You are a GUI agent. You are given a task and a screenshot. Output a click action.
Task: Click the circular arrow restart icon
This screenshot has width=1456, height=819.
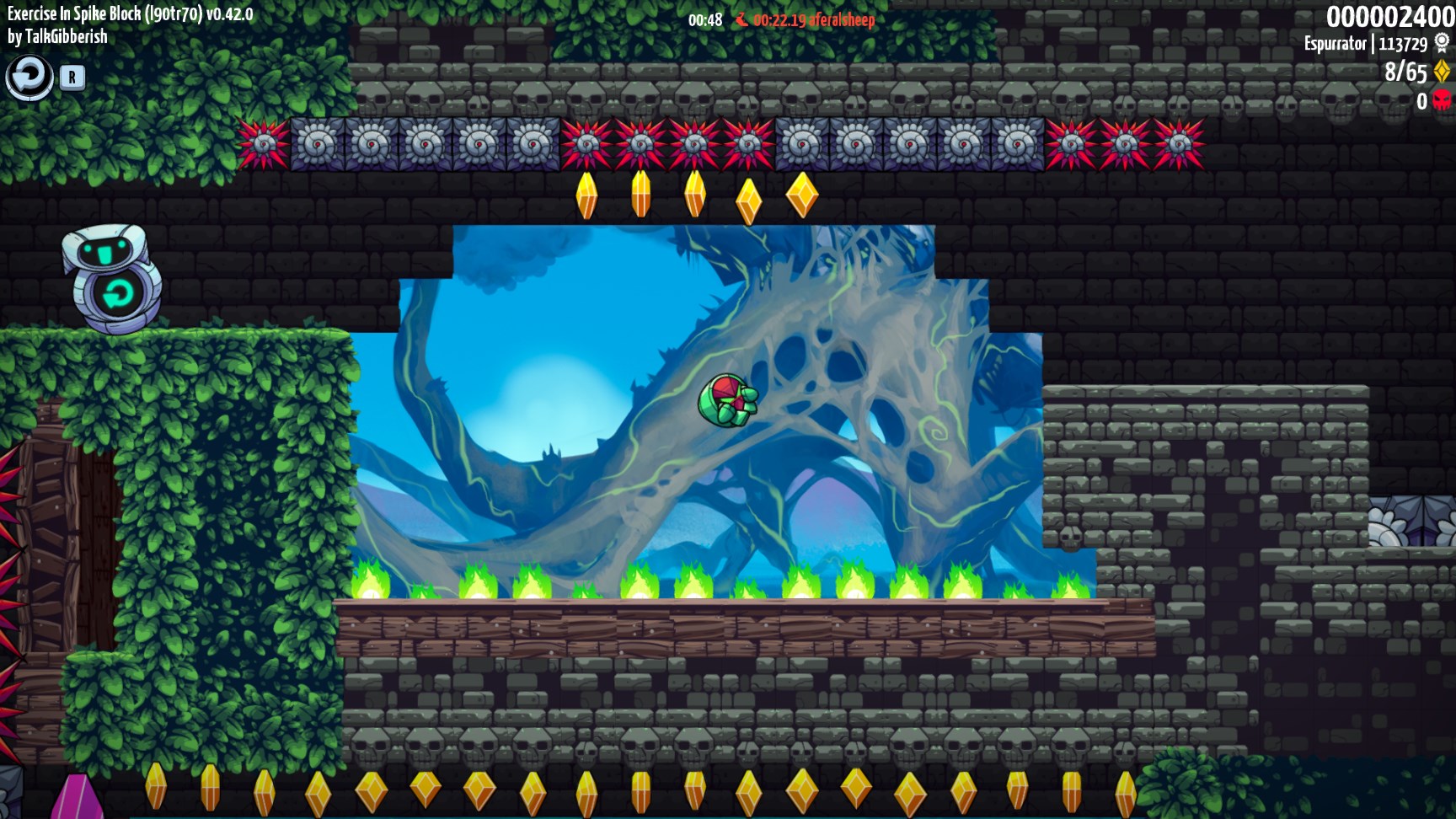[29, 78]
